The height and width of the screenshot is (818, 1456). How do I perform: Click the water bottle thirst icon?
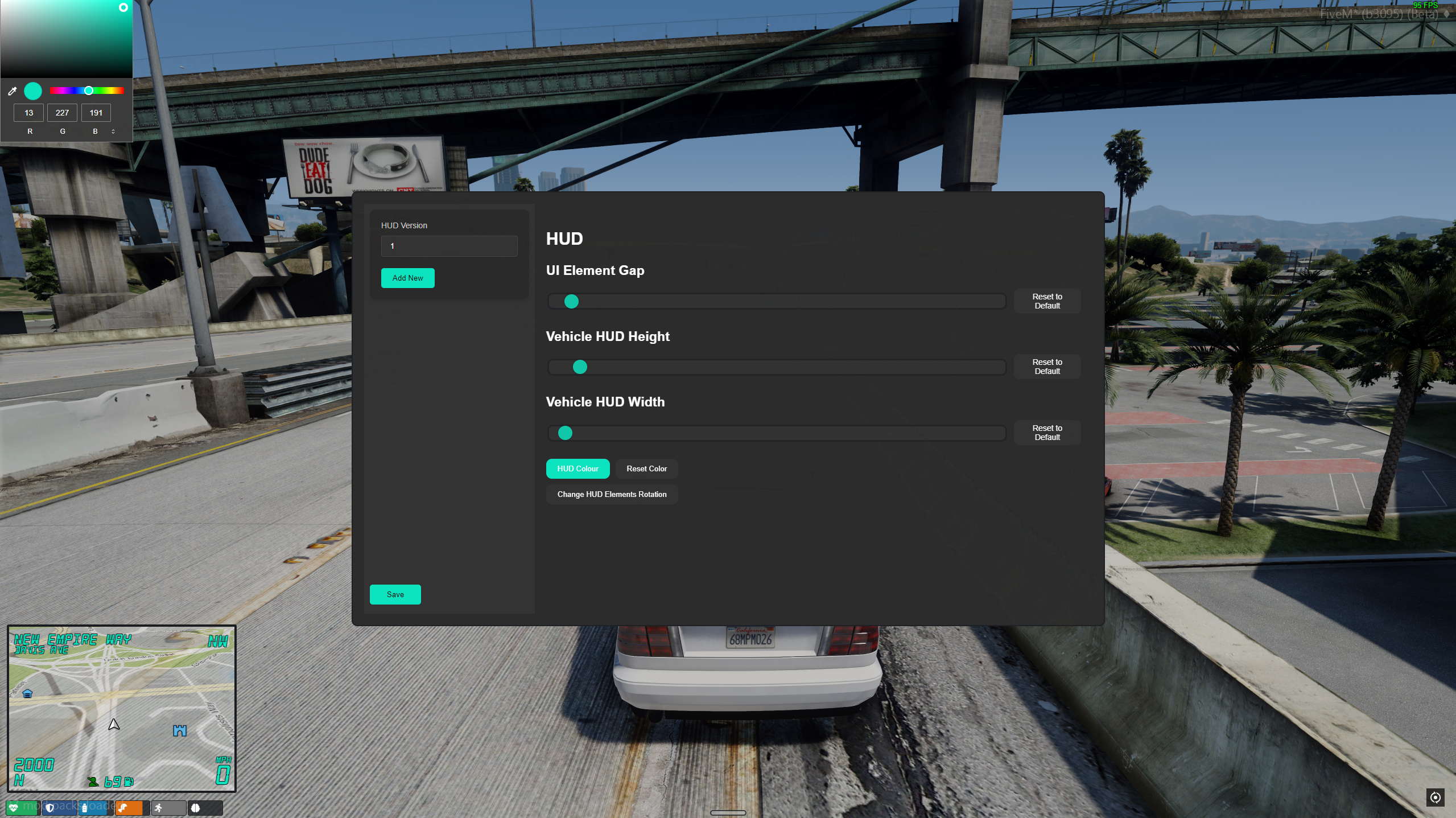pyautogui.click(x=85, y=808)
